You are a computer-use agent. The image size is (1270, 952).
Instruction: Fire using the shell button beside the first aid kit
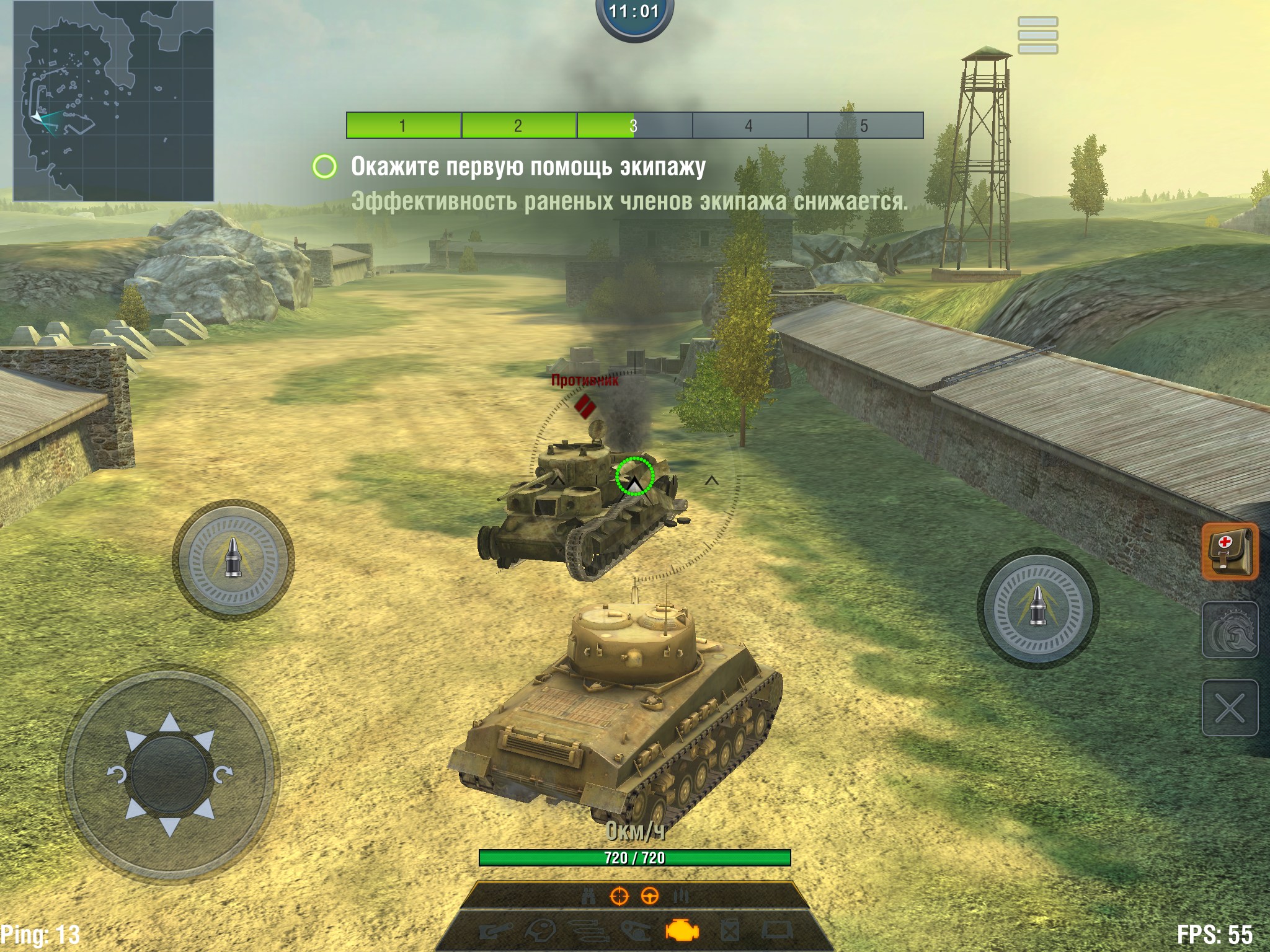tap(1038, 608)
